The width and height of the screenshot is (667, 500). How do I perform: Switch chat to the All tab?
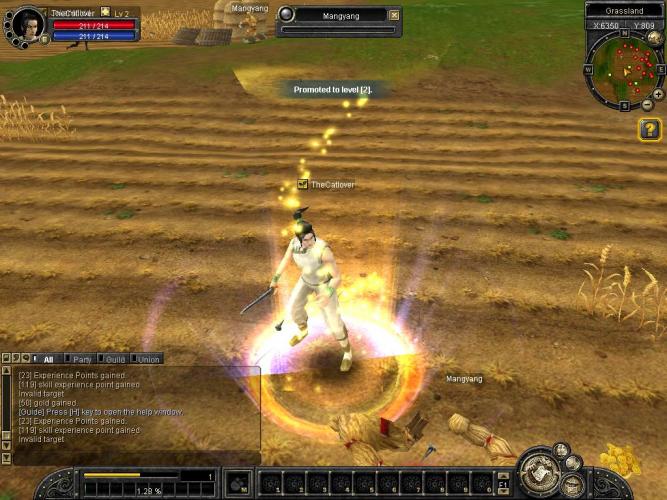point(47,359)
